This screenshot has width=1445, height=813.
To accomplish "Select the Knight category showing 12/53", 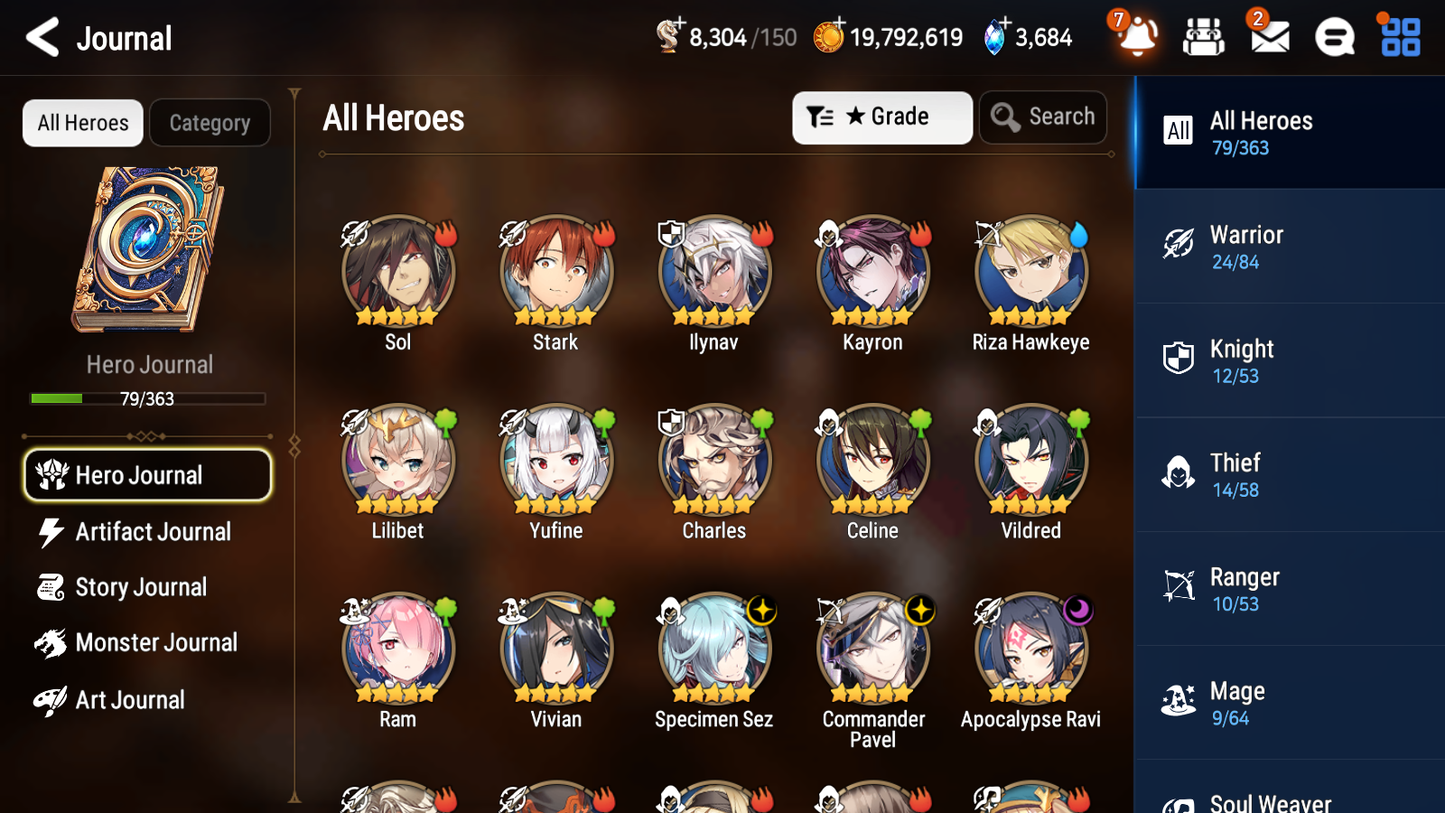I will click(1289, 360).
